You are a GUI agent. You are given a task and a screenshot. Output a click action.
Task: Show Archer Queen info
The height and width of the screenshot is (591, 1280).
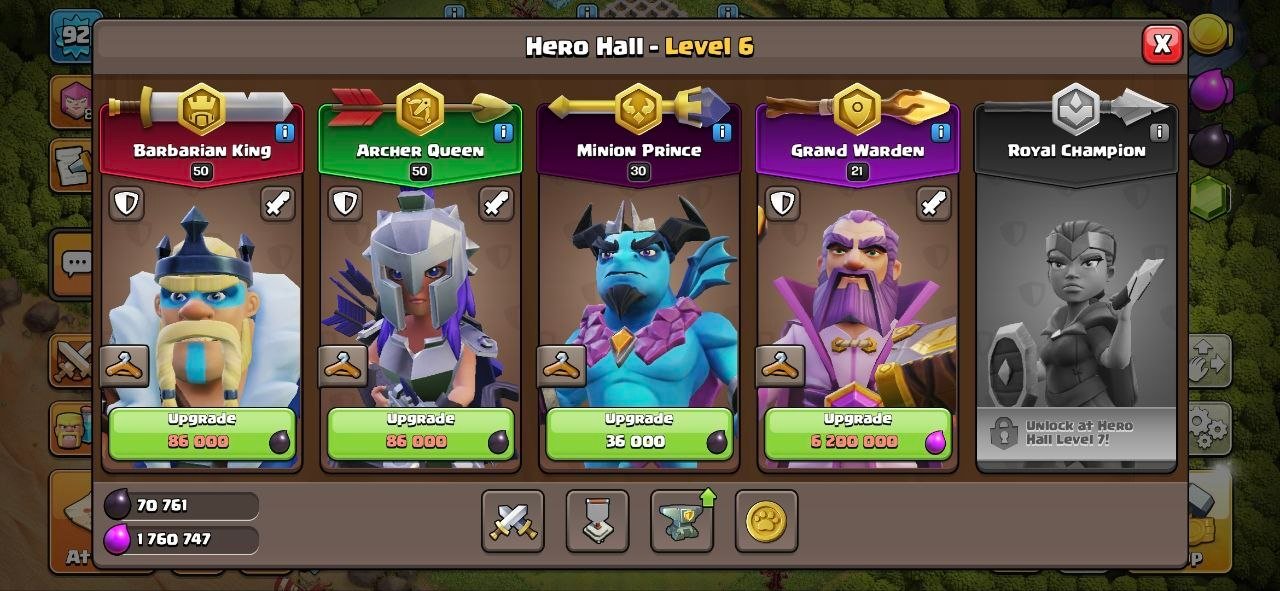503,132
